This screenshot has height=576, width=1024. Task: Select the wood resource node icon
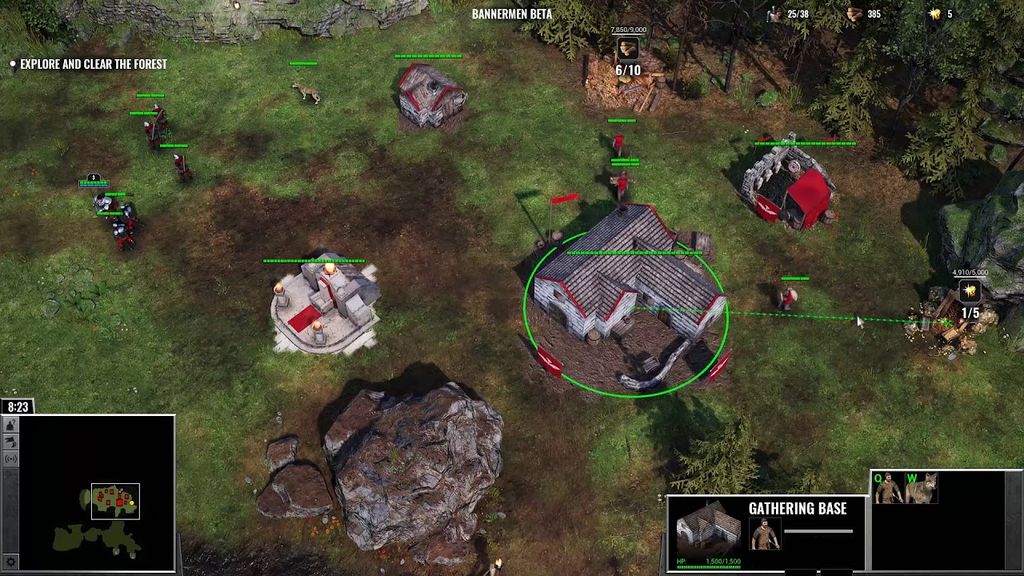tap(628, 48)
